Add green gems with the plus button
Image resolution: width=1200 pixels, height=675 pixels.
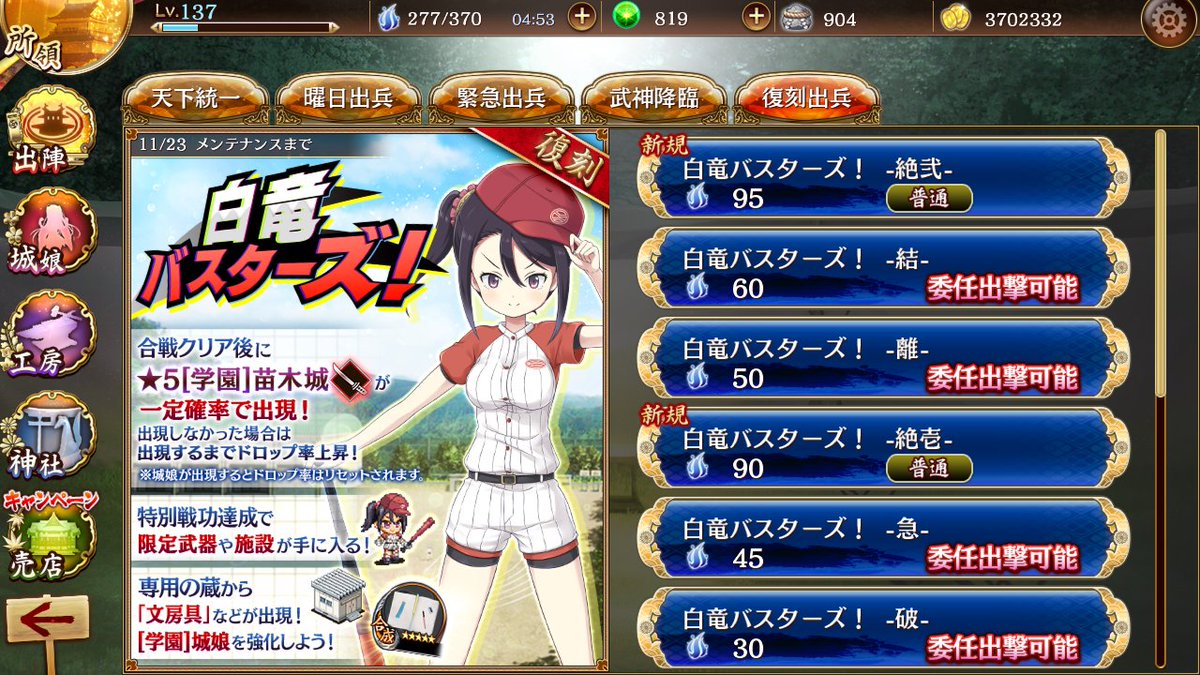click(758, 18)
